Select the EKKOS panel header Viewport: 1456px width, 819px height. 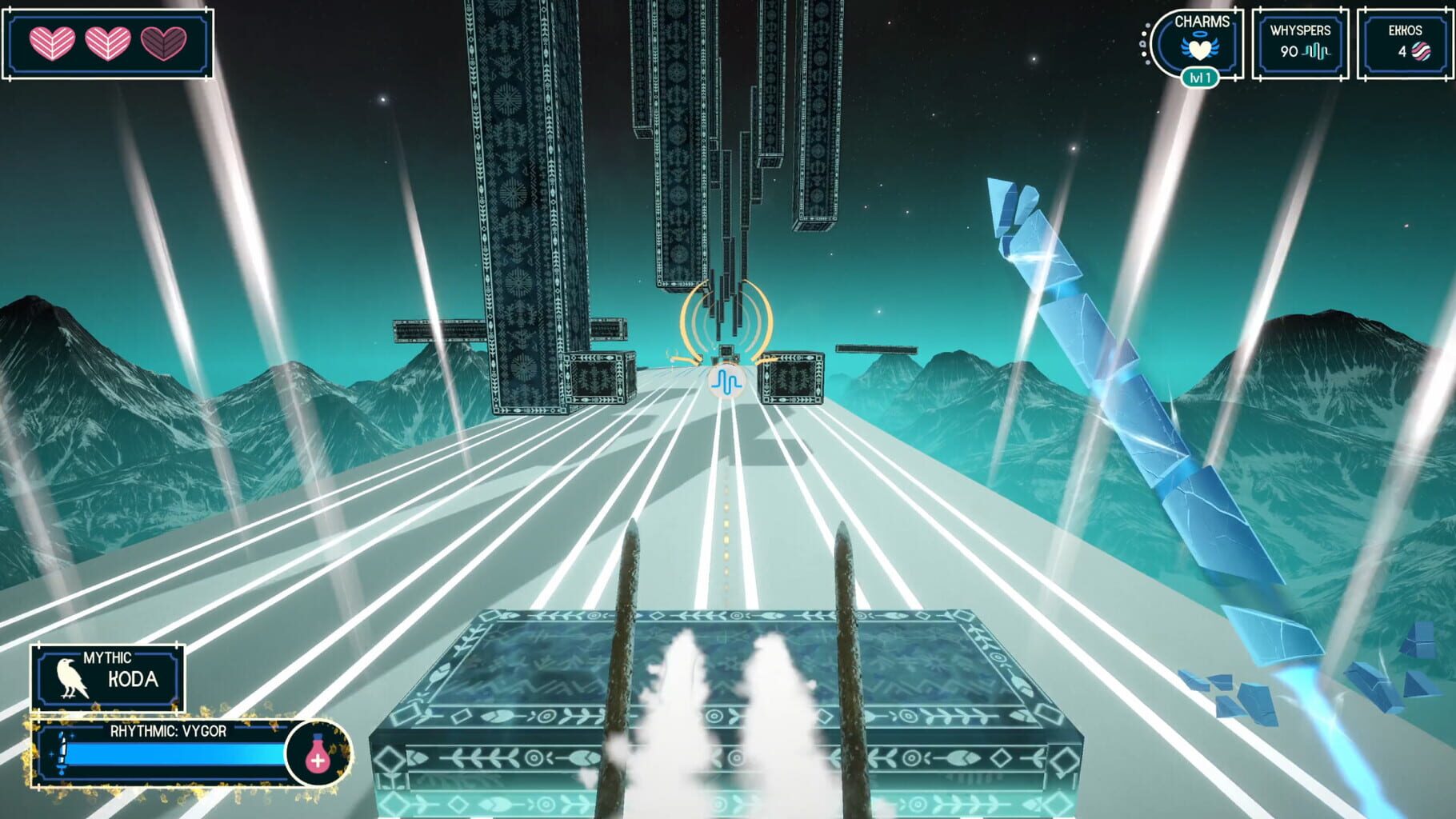(x=1405, y=30)
